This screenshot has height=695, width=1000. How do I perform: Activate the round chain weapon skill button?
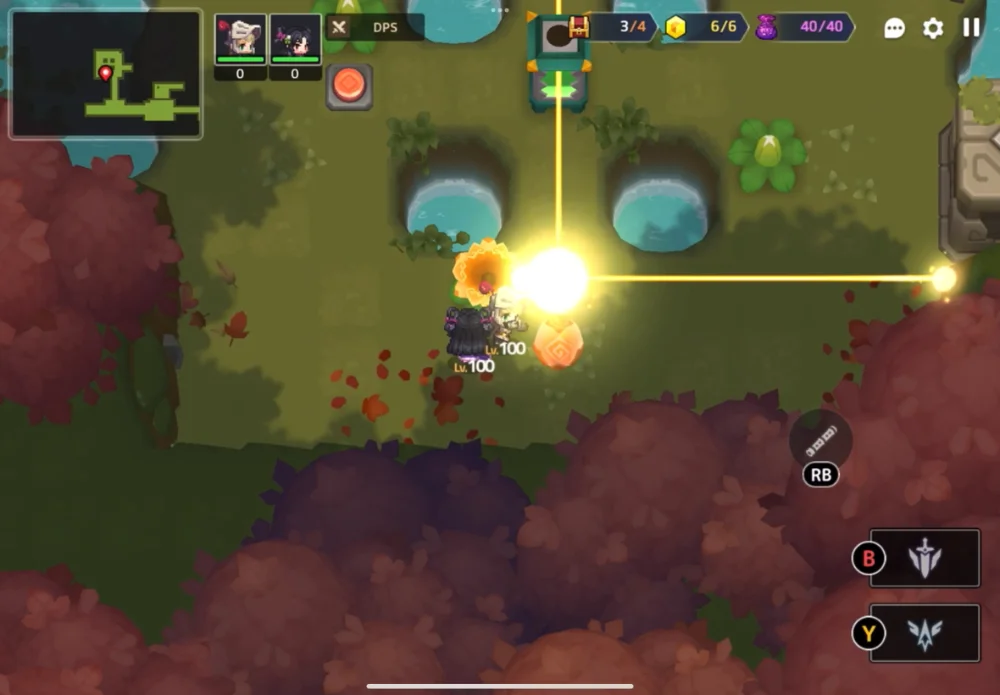[x=820, y=438]
